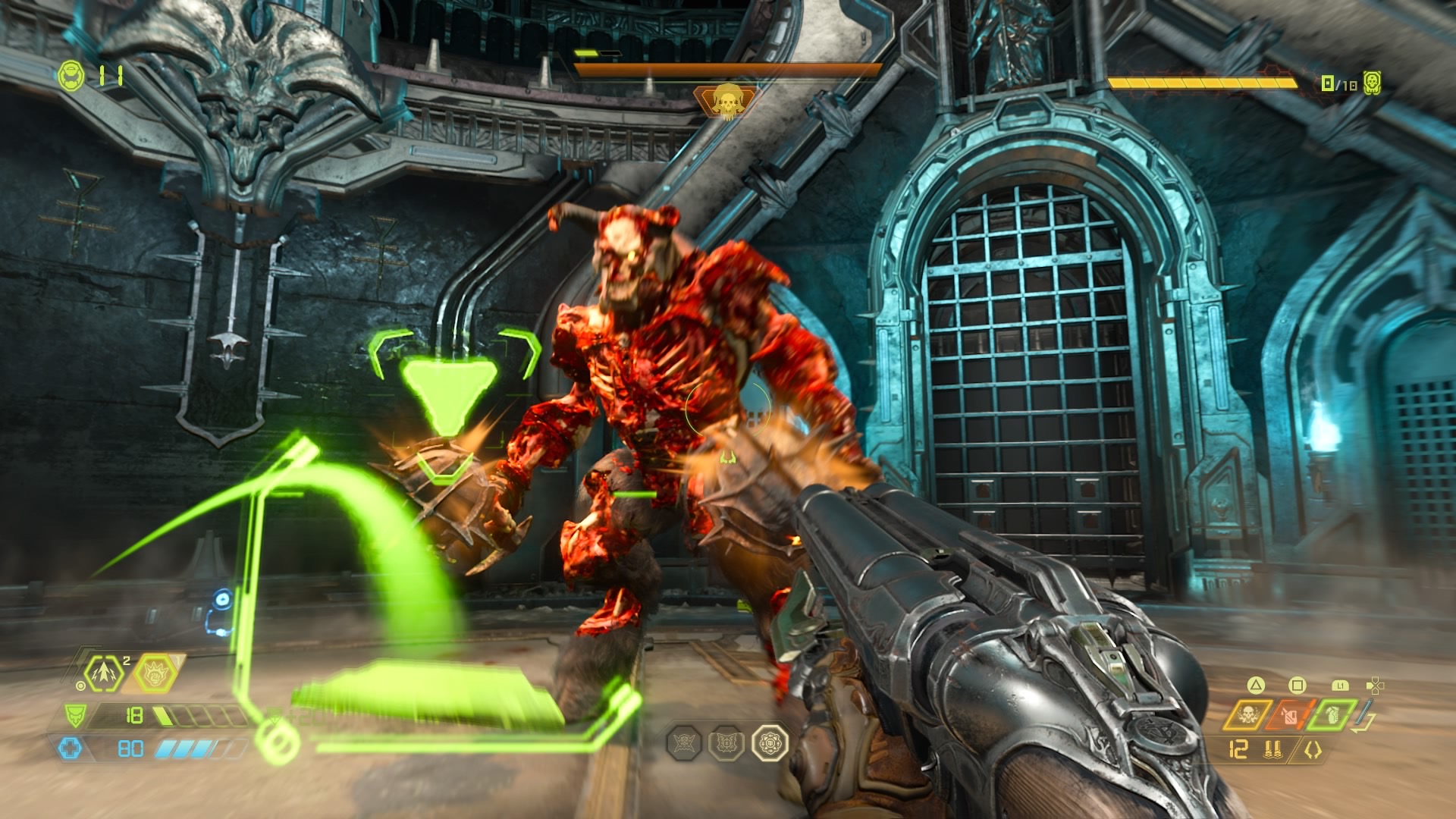Screen dimensions: 1456x819
Task: Click the green armor shield icon
Action: pos(75,715)
